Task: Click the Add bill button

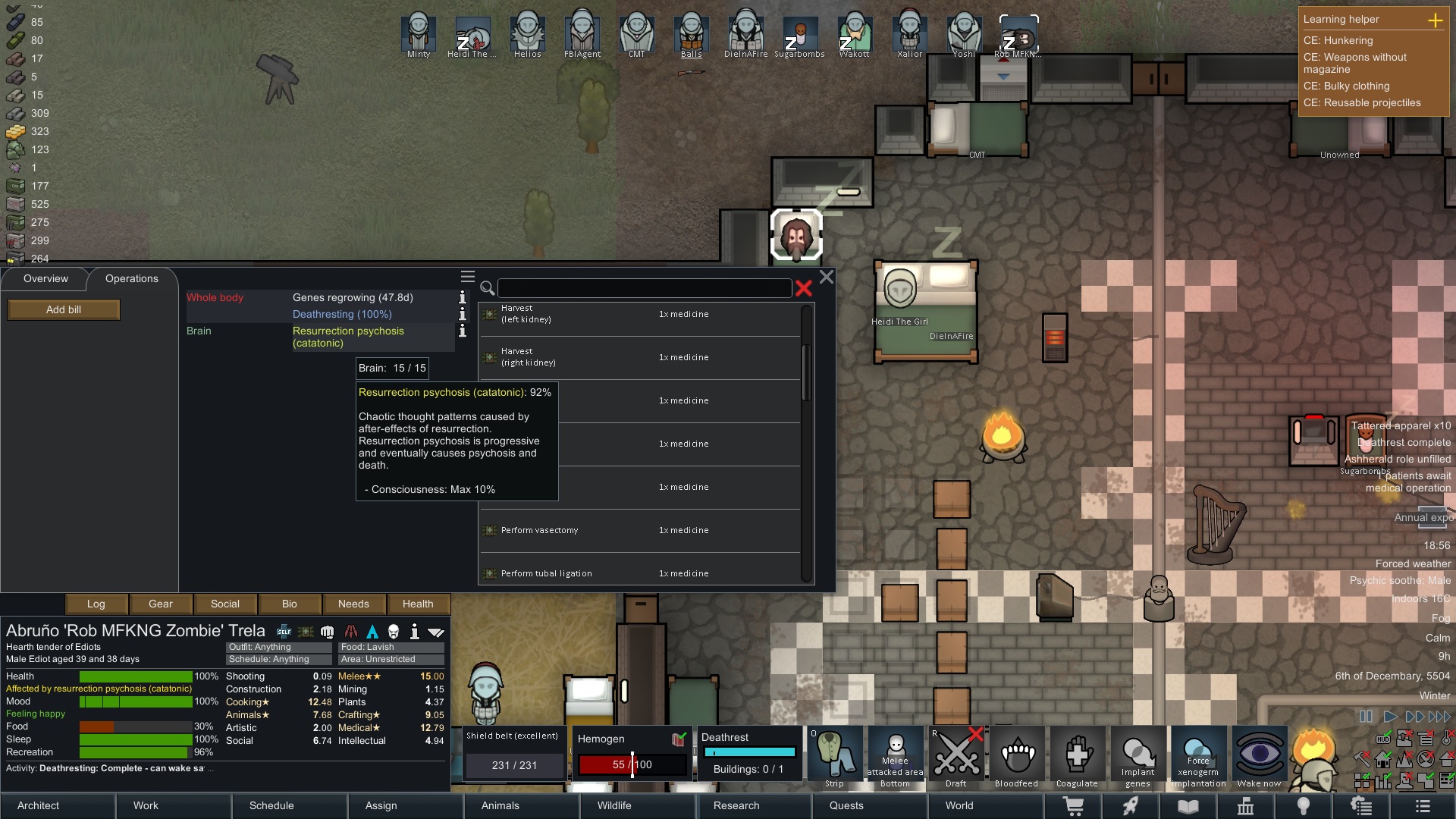Action: [x=64, y=309]
